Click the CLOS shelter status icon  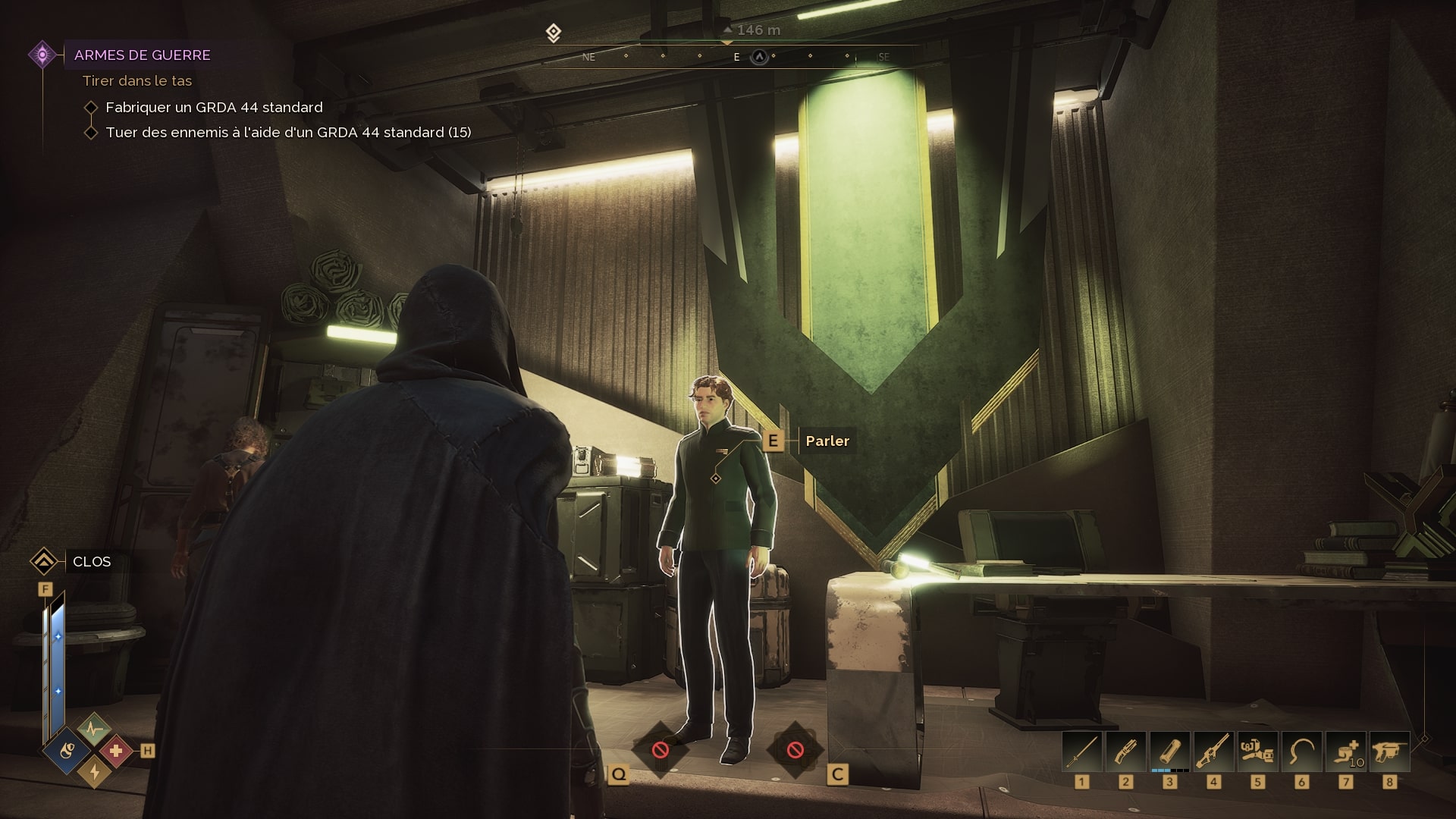[44, 562]
